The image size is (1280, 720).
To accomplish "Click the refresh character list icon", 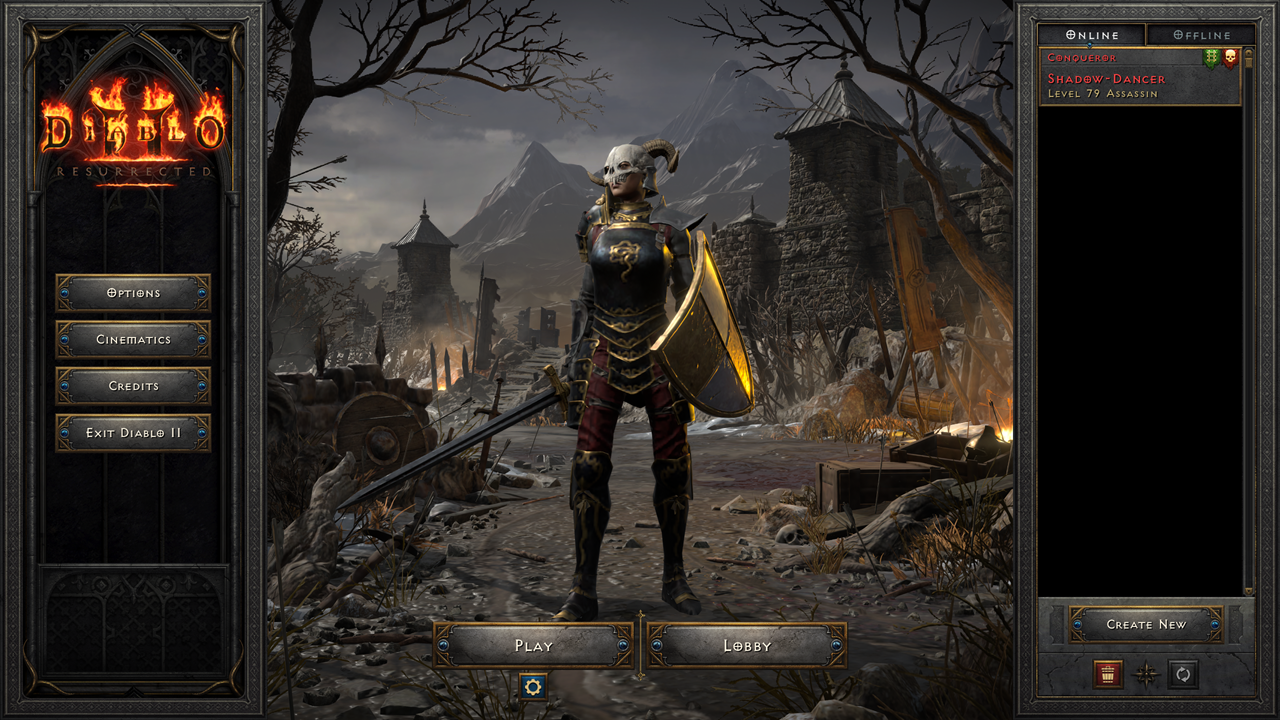I will point(1182,676).
